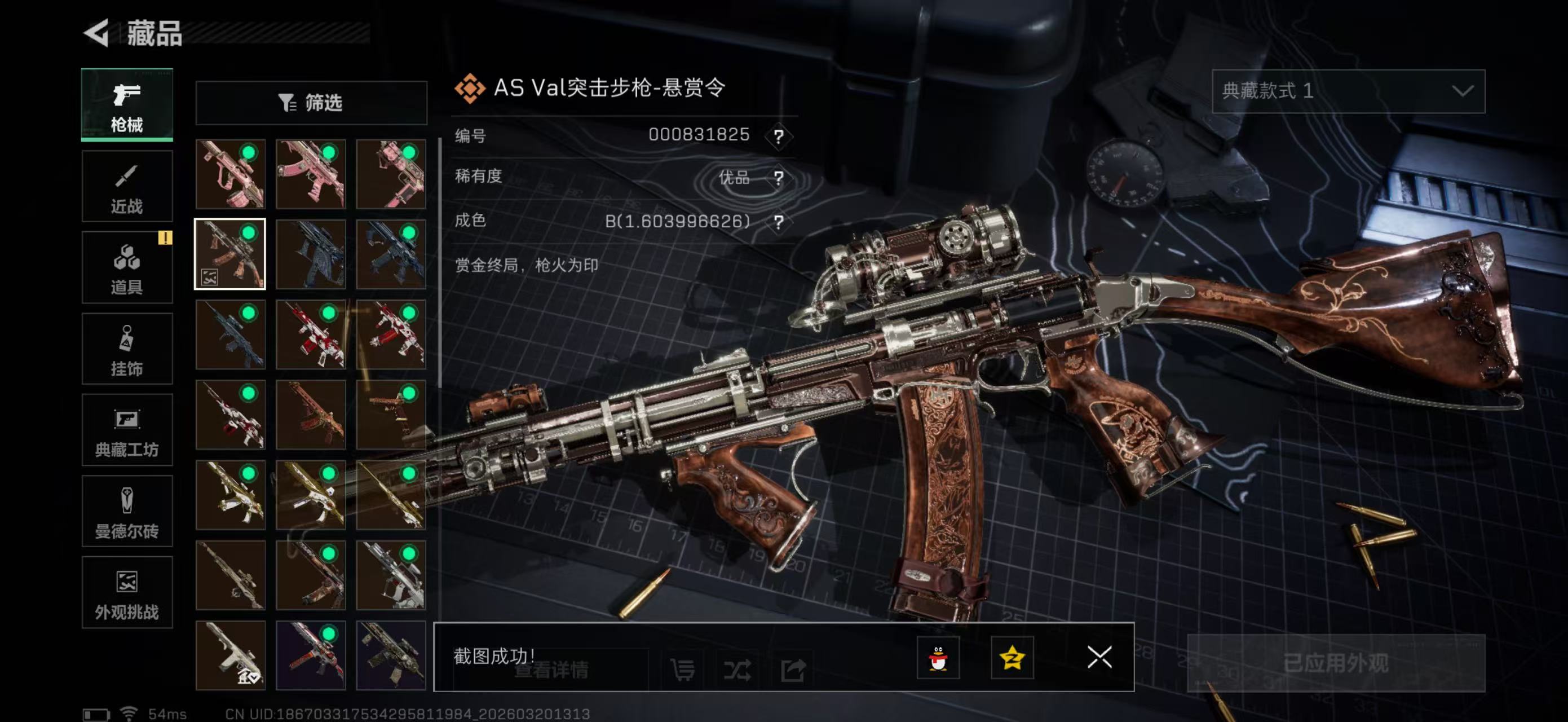Switch to the 枪械 weapons tab
This screenshot has height=722, width=1568.
click(x=127, y=105)
